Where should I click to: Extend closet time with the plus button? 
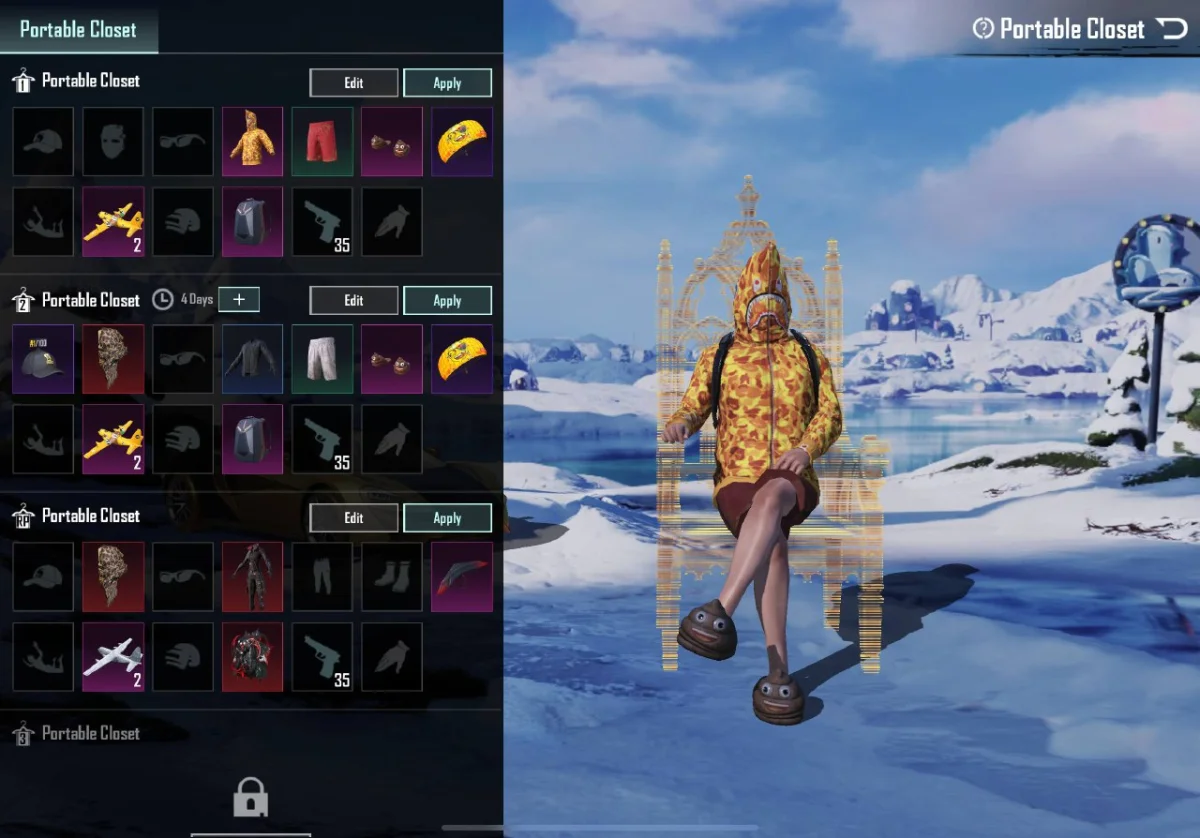[238, 299]
